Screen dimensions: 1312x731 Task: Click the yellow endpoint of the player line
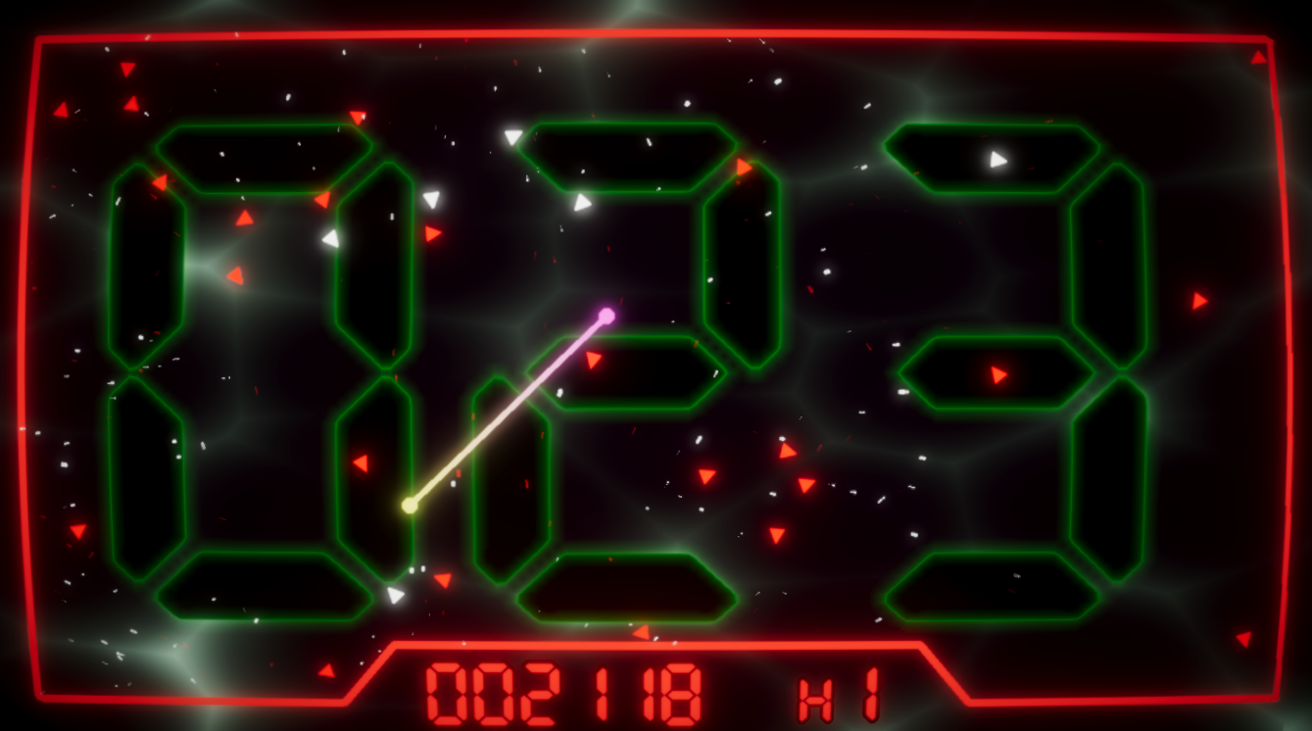tap(411, 504)
